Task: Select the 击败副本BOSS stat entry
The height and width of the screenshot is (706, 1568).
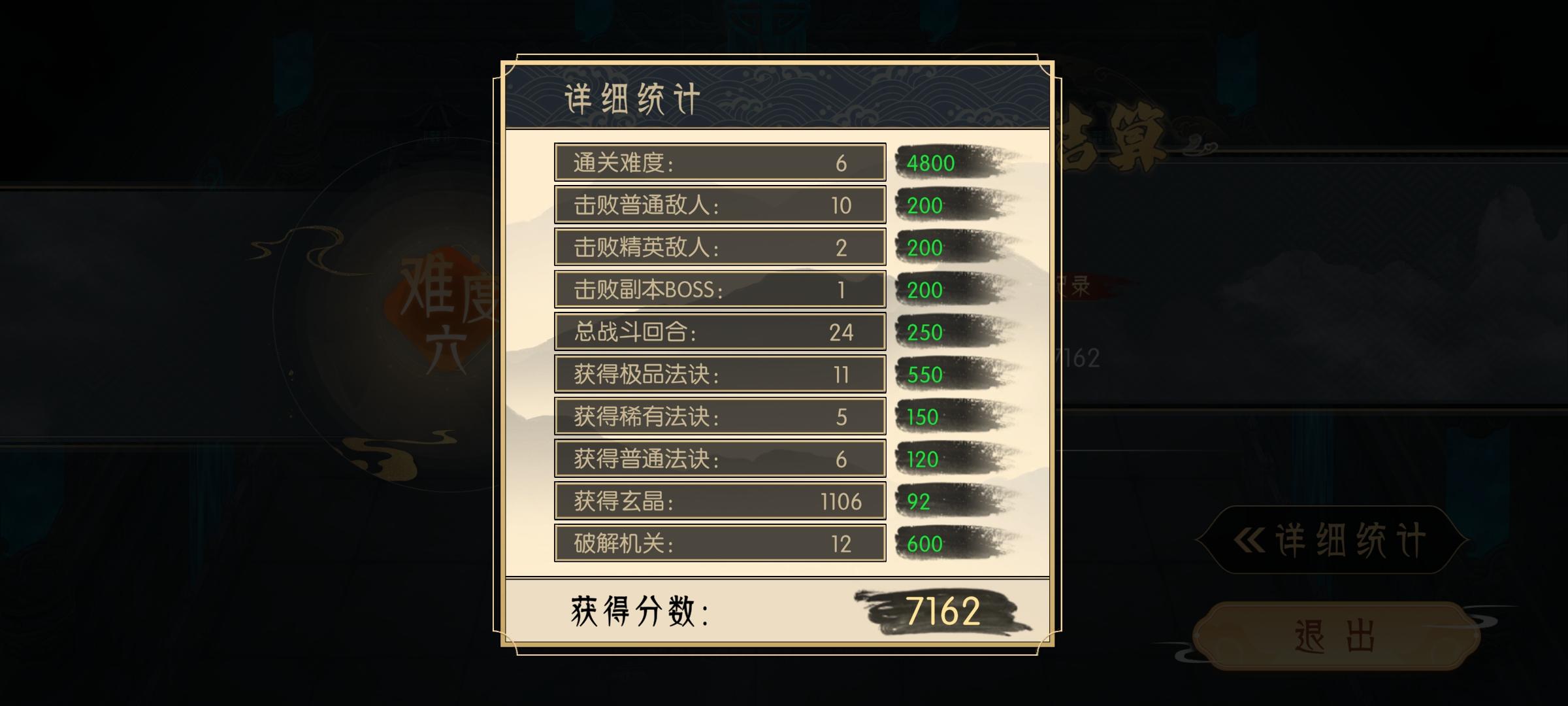Action: tap(719, 290)
